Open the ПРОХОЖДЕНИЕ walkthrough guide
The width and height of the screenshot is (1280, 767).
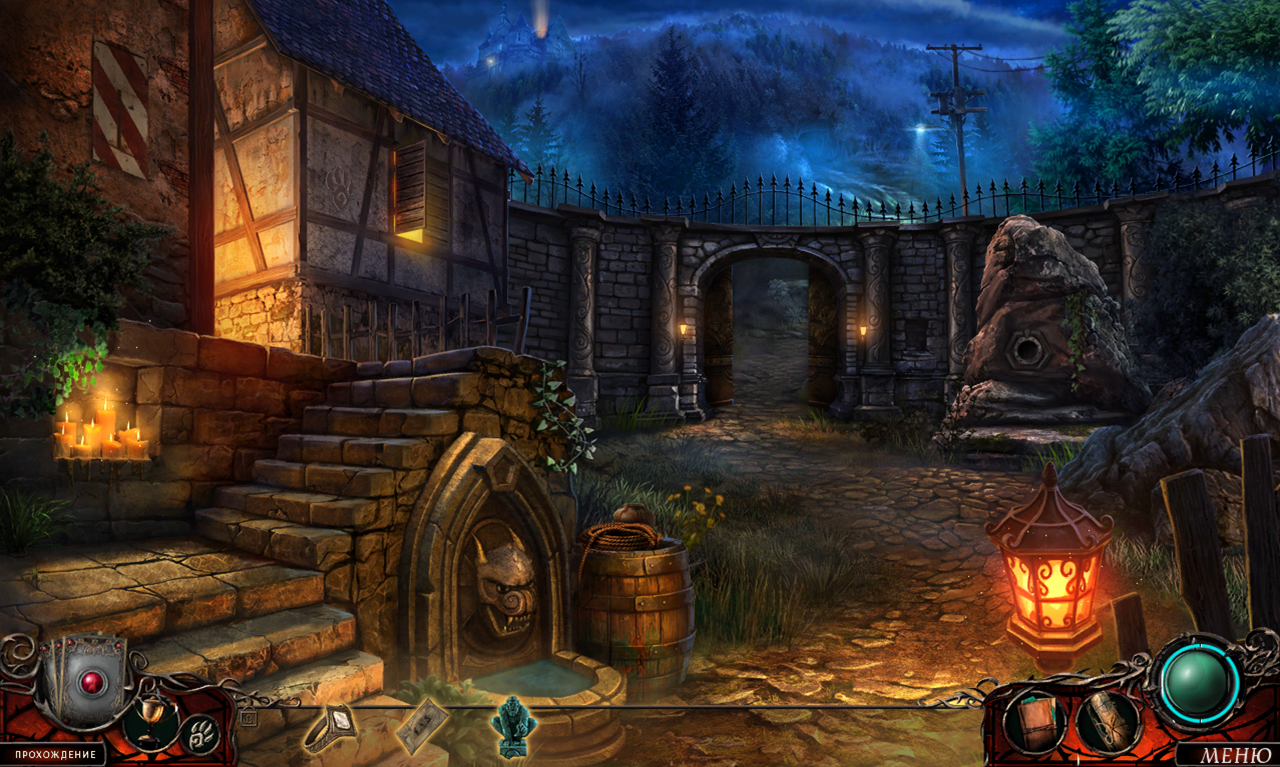click(x=55, y=755)
